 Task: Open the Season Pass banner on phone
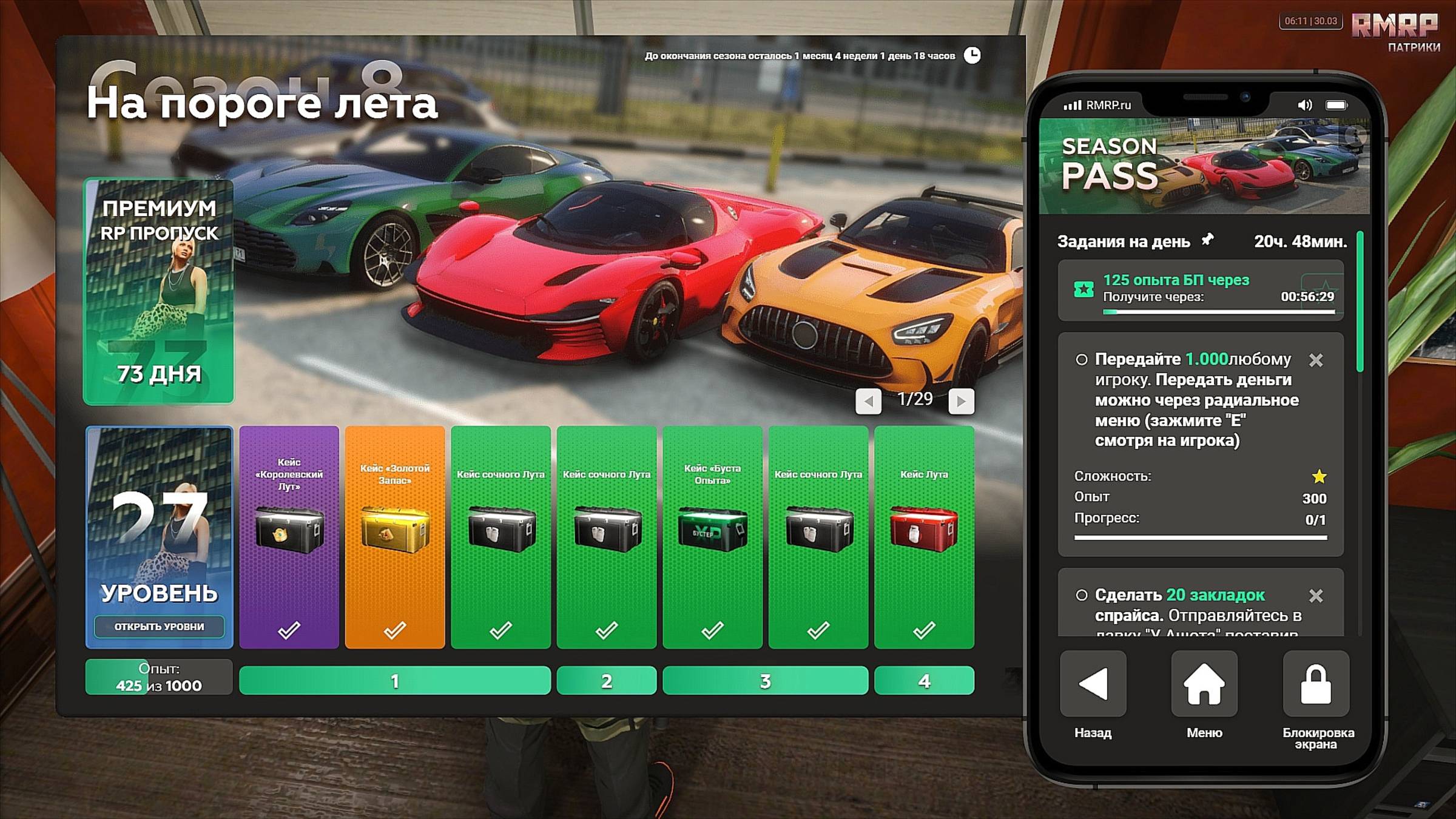point(1204,166)
